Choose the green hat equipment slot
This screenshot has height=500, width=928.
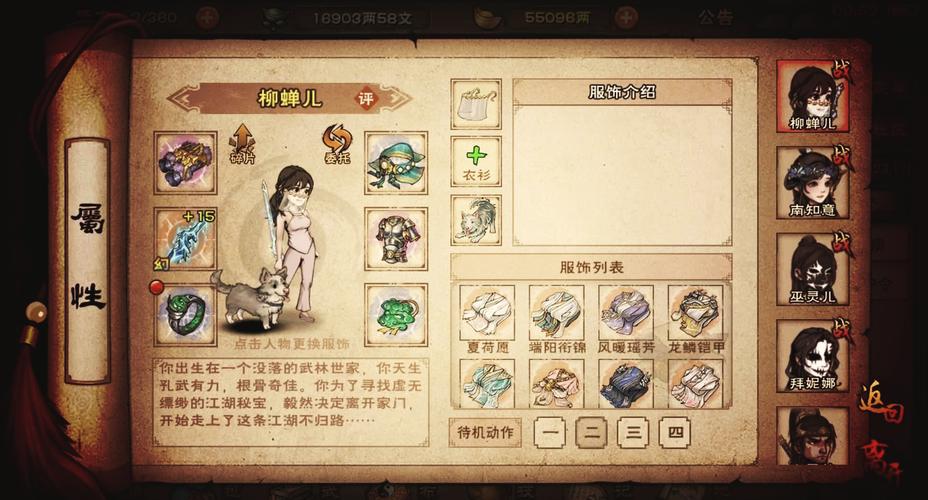[x=396, y=162]
